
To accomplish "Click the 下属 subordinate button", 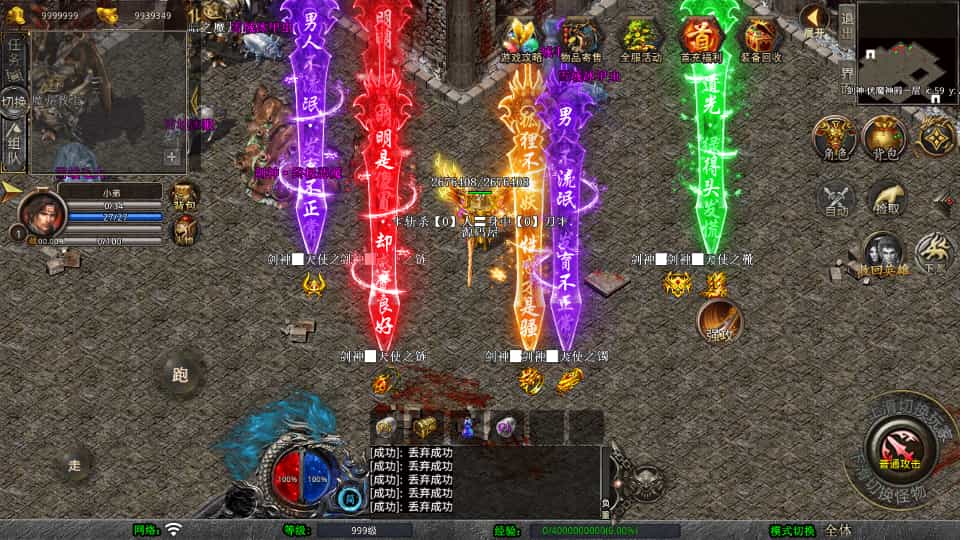I will coord(936,254).
